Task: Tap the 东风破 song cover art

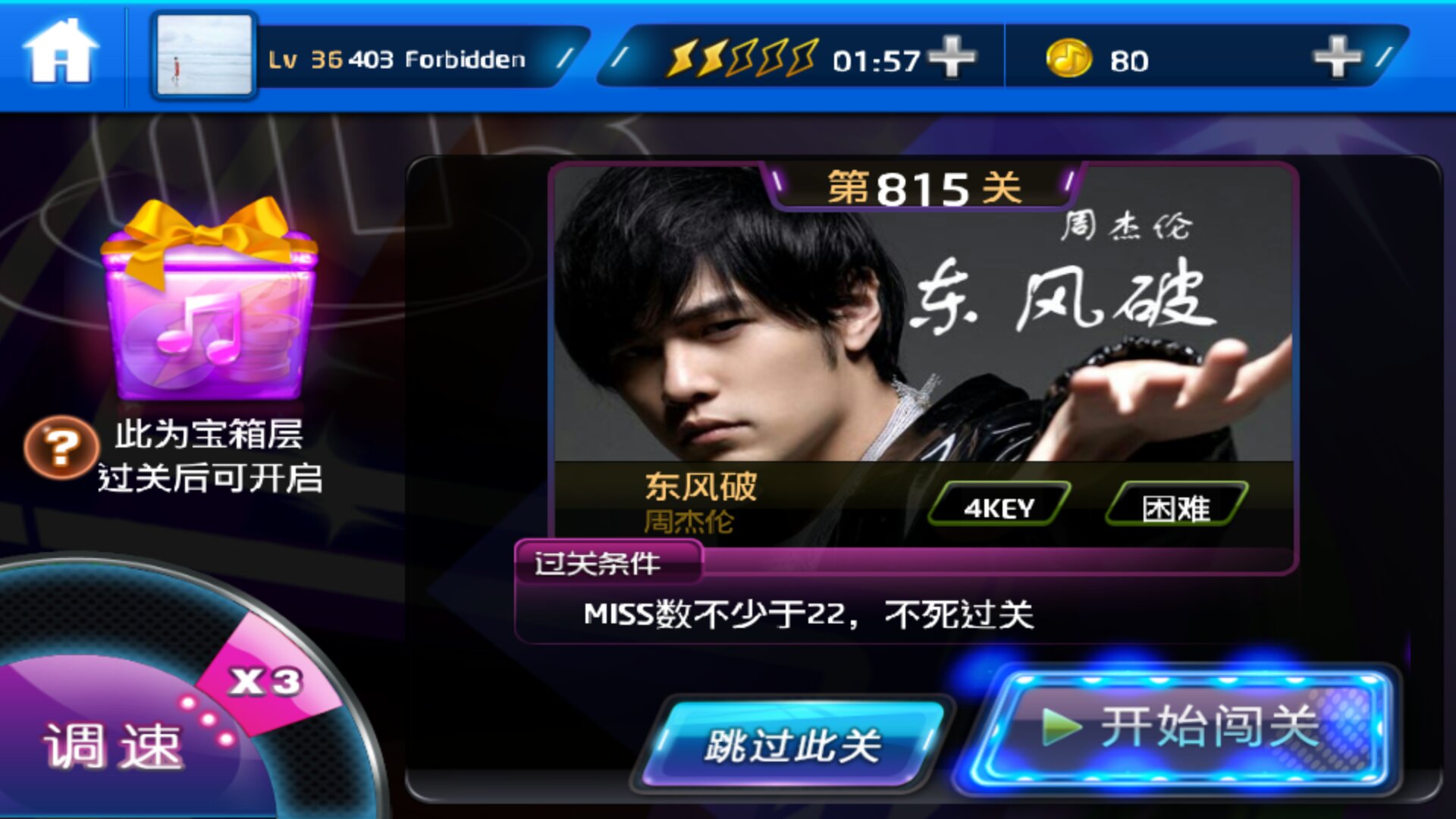Action: click(922, 318)
